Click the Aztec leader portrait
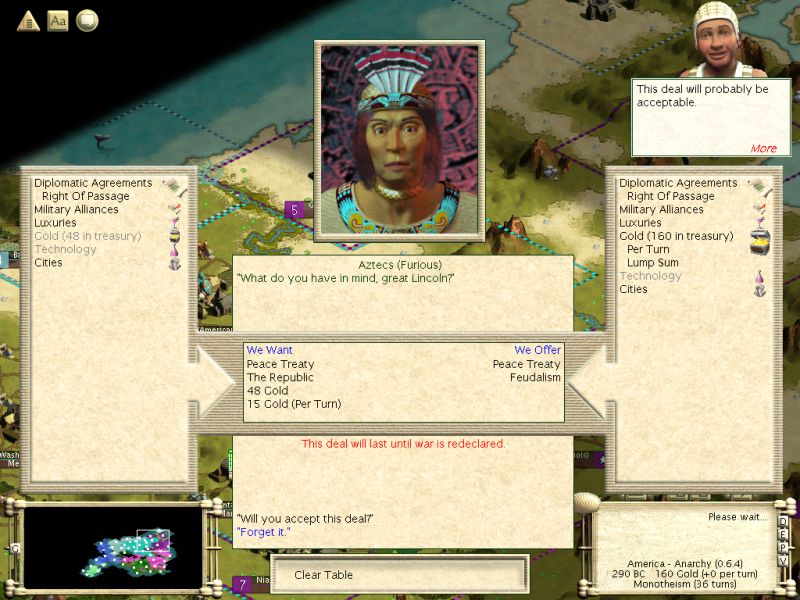 [x=399, y=141]
